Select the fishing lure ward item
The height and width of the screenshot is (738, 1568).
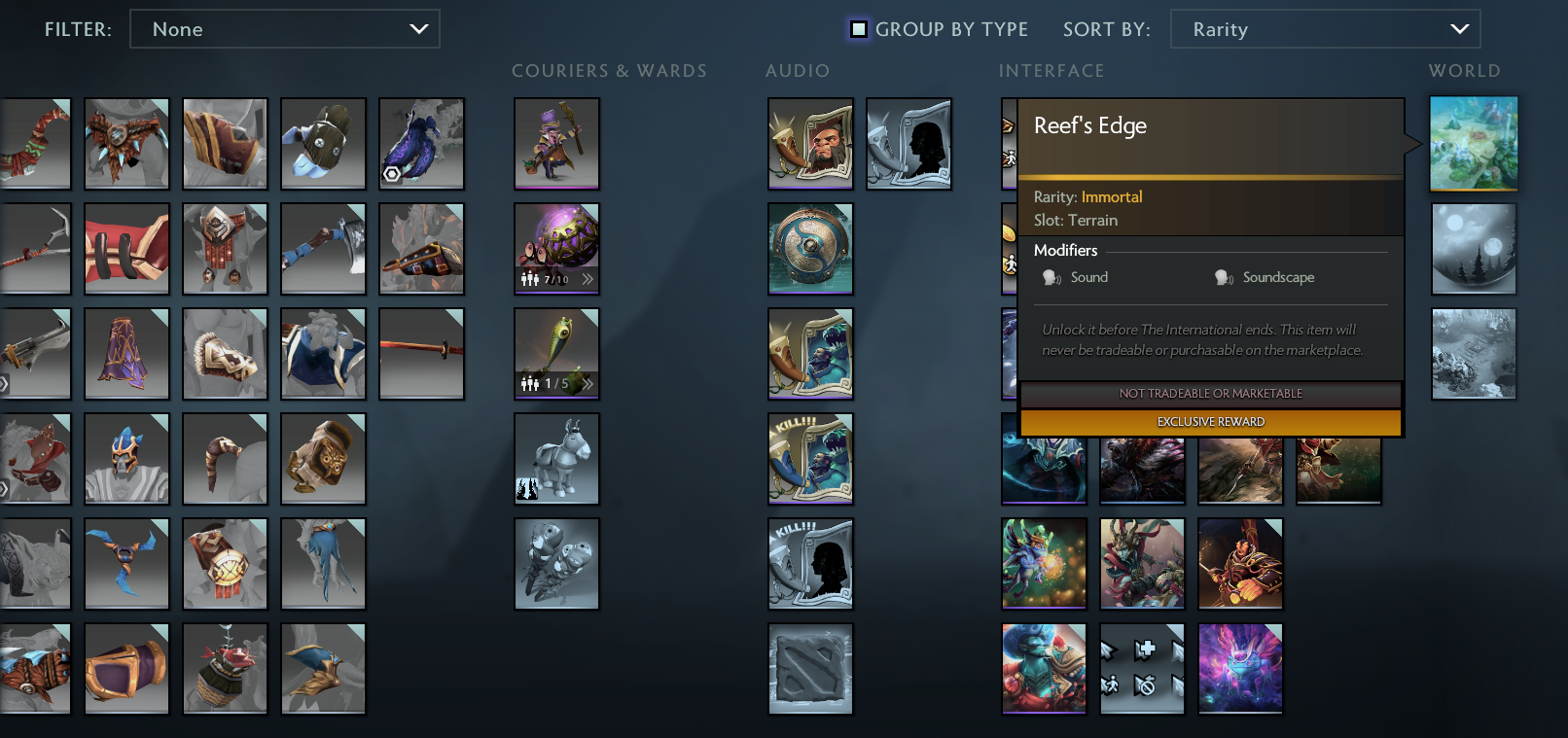[x=556, y=350]
